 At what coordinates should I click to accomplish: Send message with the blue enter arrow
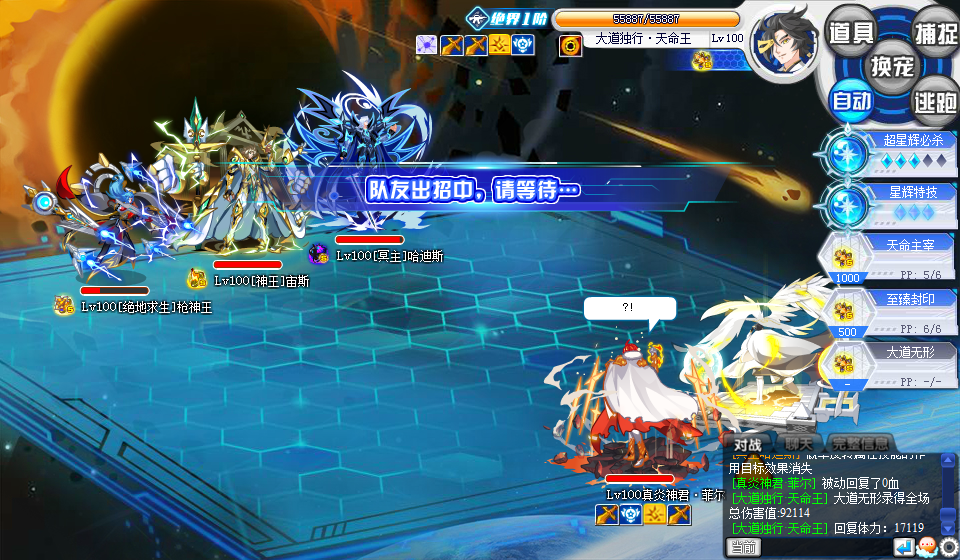[903, 547]
